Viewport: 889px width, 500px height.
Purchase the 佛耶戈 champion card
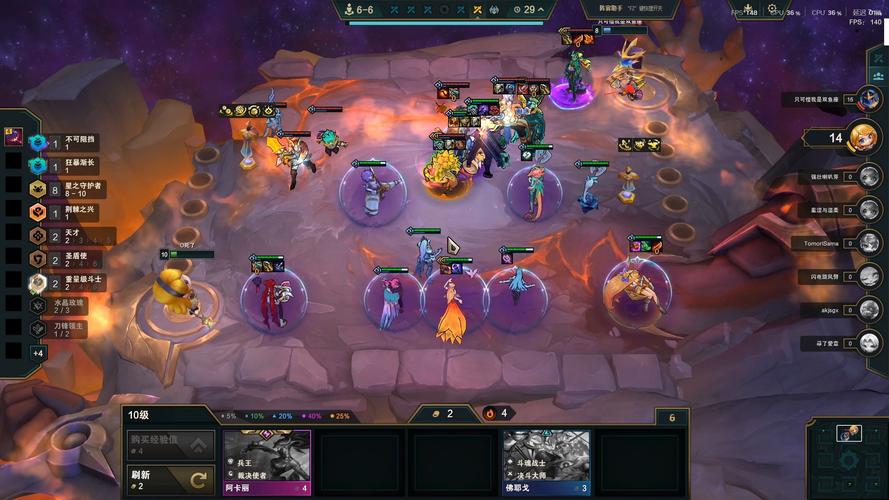[546, 462]
